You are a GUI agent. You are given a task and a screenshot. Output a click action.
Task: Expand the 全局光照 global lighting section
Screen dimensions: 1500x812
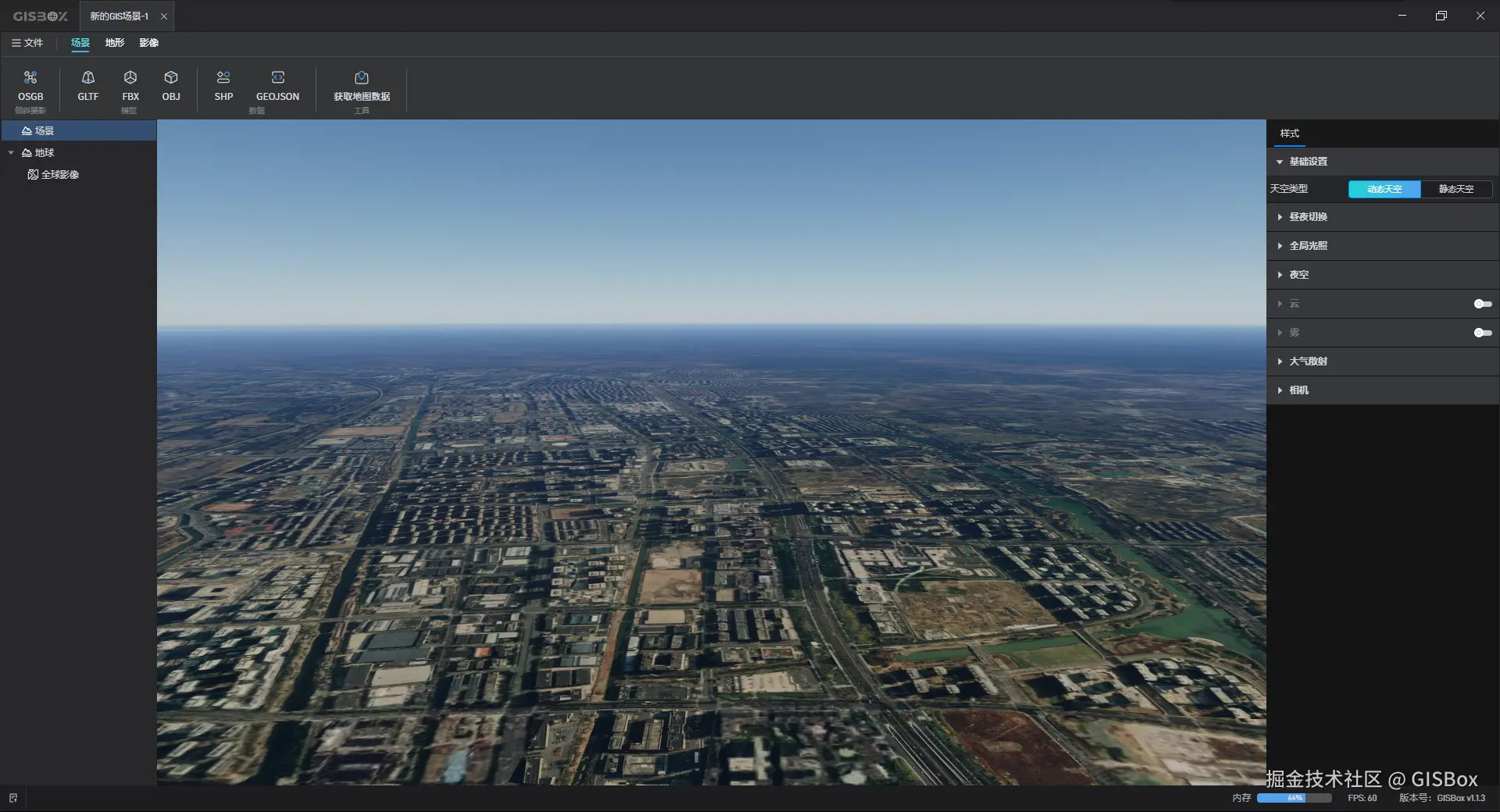pyautogui.click(x=1308, y=246)
